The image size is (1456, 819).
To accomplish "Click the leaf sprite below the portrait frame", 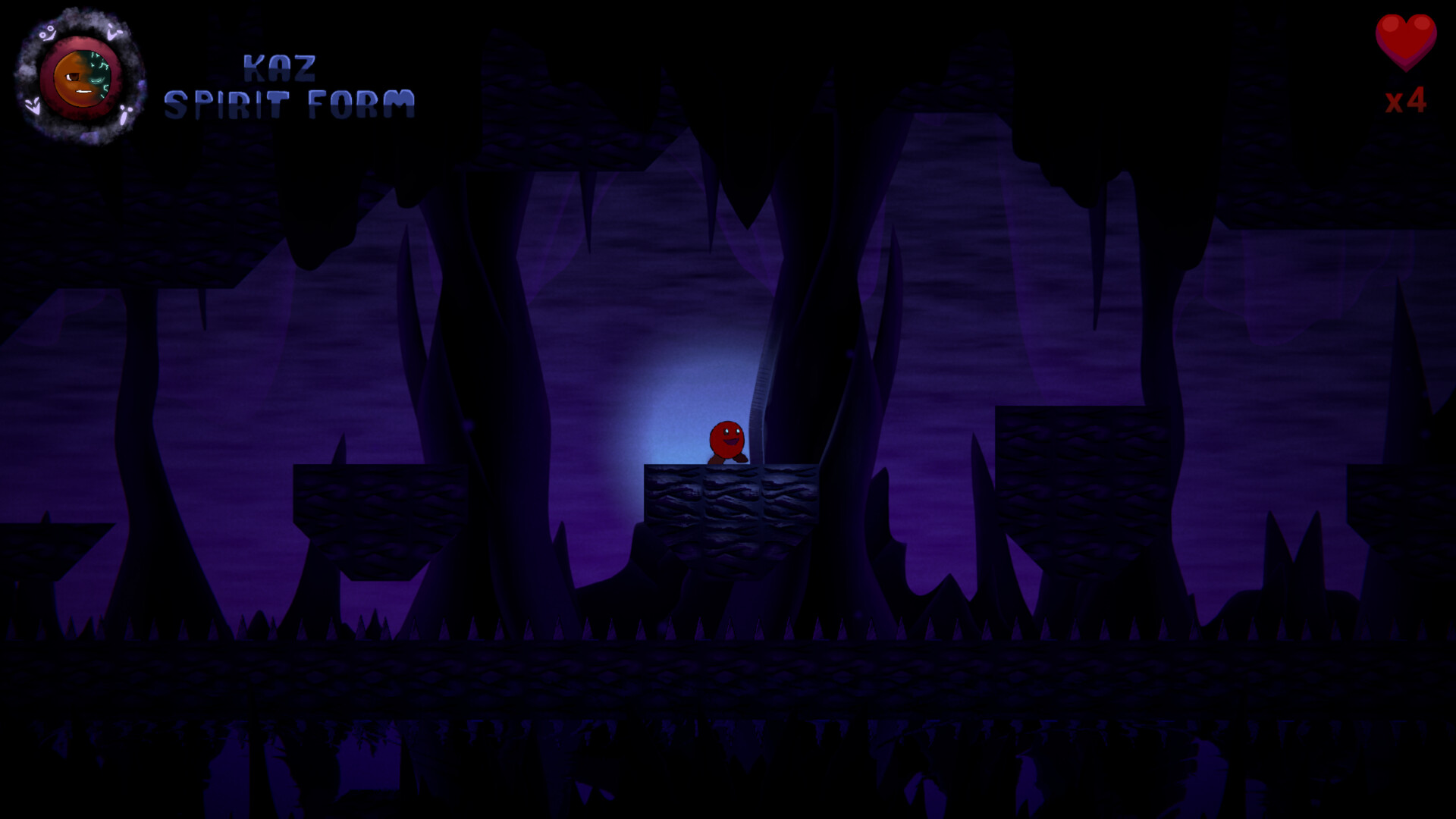I will point(33,106).
